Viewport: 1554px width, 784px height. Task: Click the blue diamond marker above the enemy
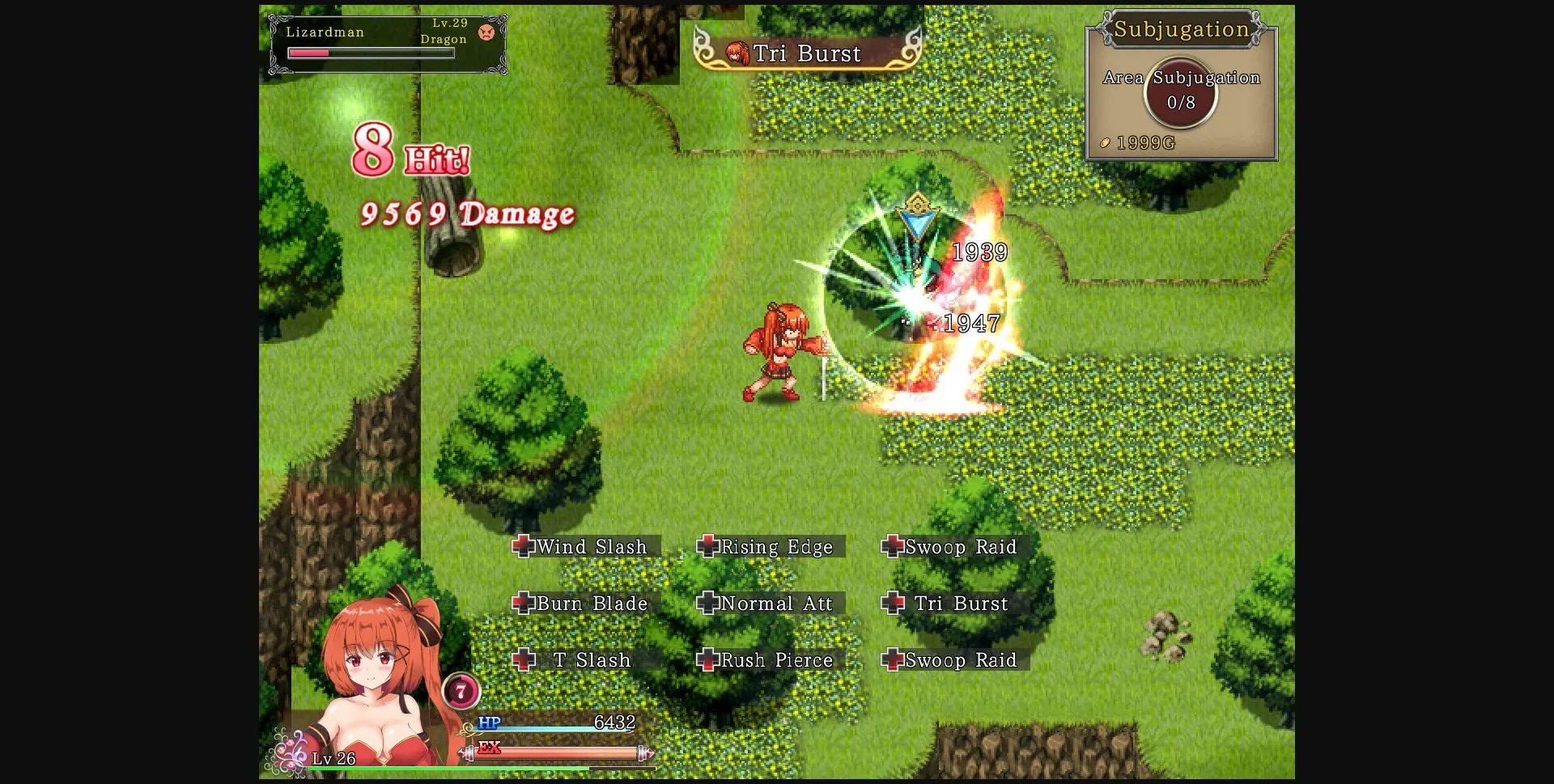pos(918,217)
